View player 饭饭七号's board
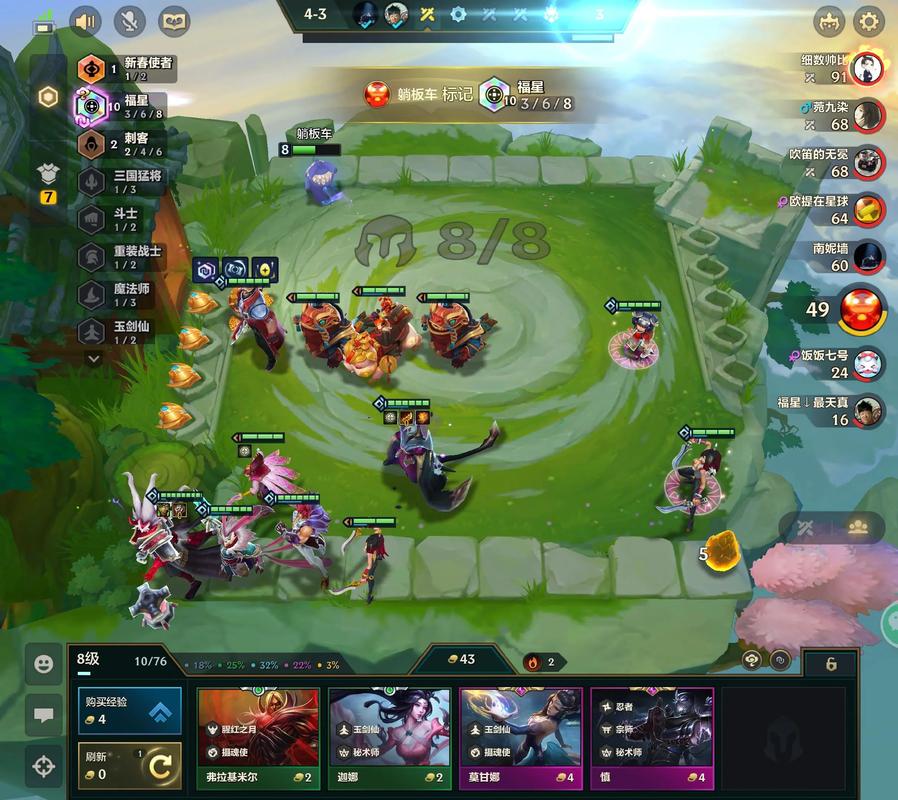This screenshot has width=898, height=800. [868, 364]
